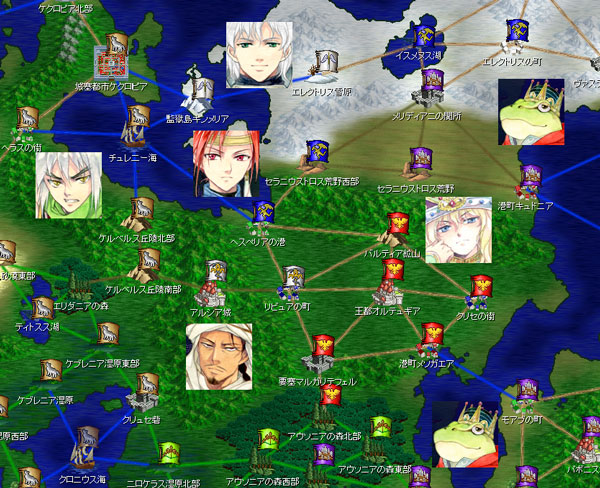The height and width of the screenshot is (488, 600).
Task: Select the リビュアの町 town node
Action: [x=292, y=282]
